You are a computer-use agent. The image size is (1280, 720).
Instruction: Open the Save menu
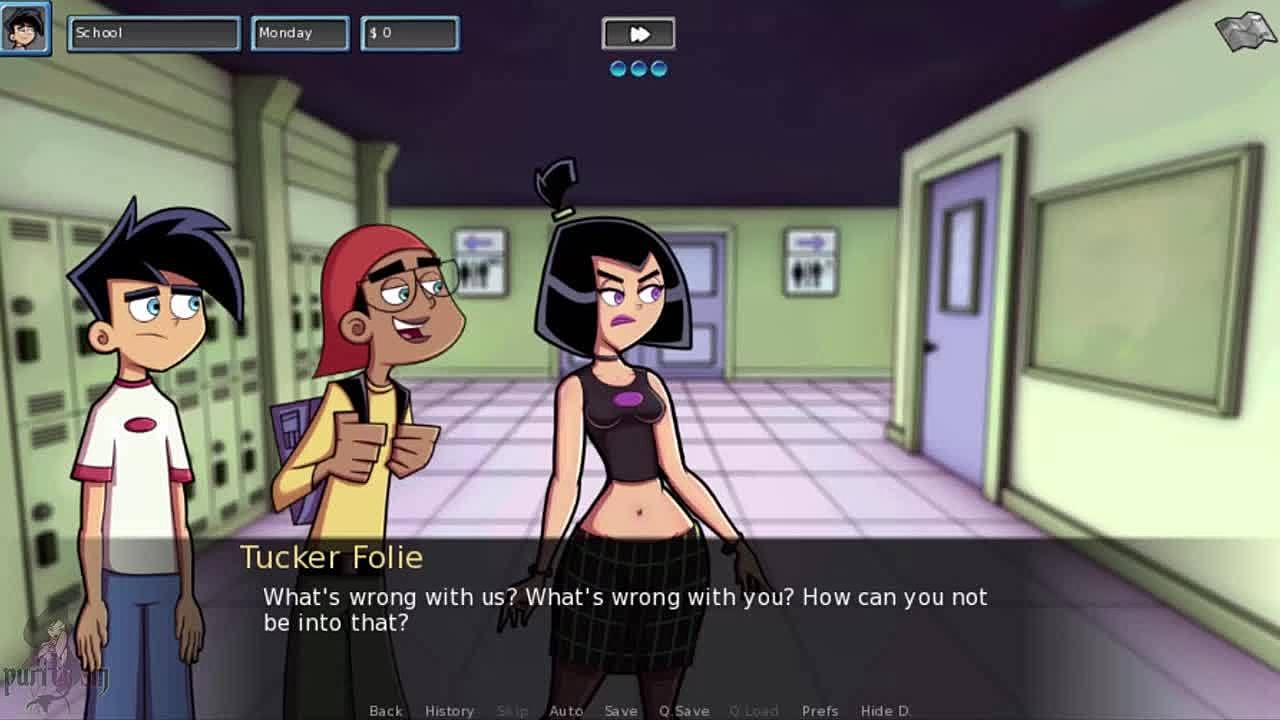(x=621, y=711)
